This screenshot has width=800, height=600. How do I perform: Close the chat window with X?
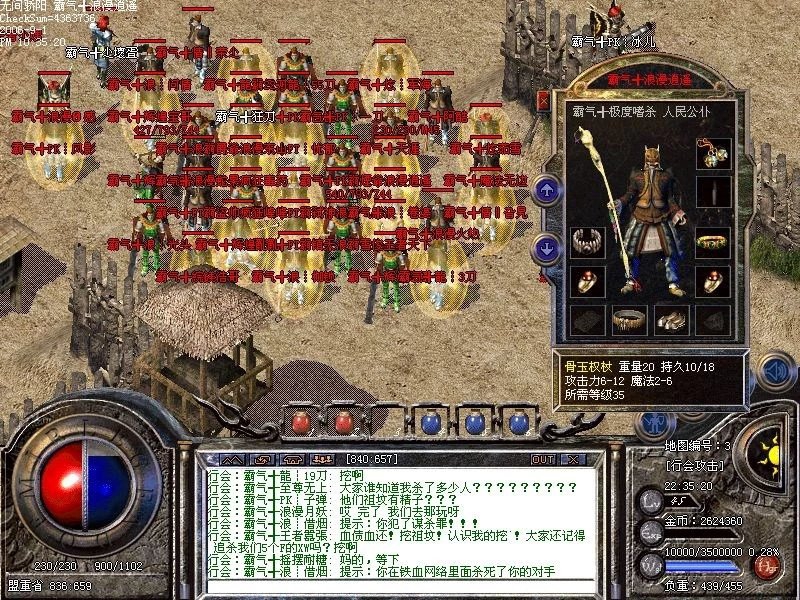pyautogui.click(x=573, y=459)
